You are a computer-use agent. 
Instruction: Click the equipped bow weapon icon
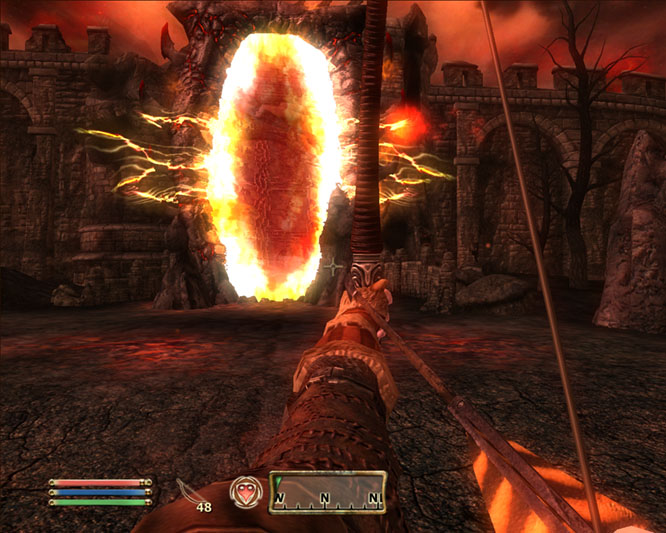point(190,491)
